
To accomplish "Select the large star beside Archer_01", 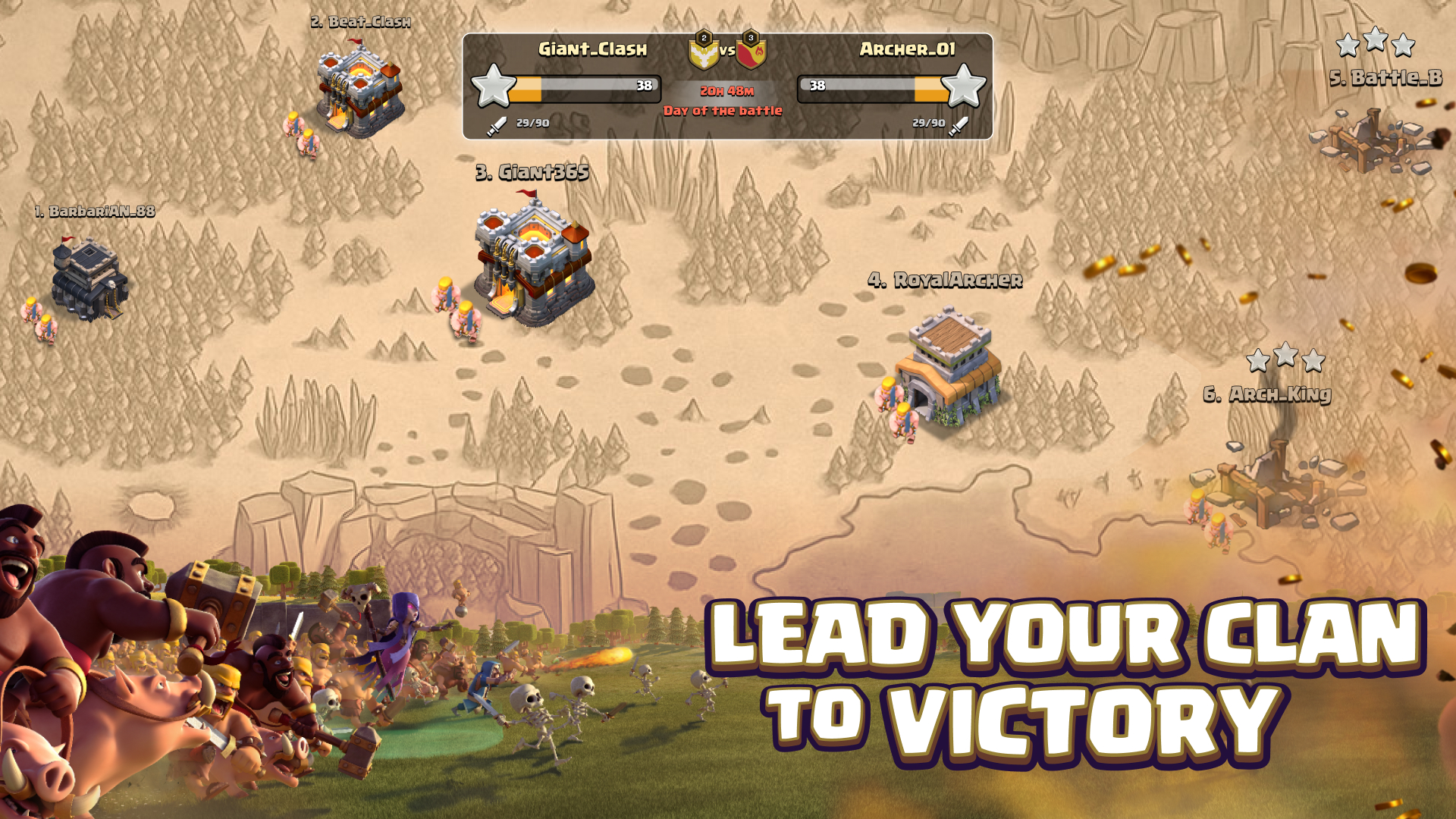I will tap(965, 87).
